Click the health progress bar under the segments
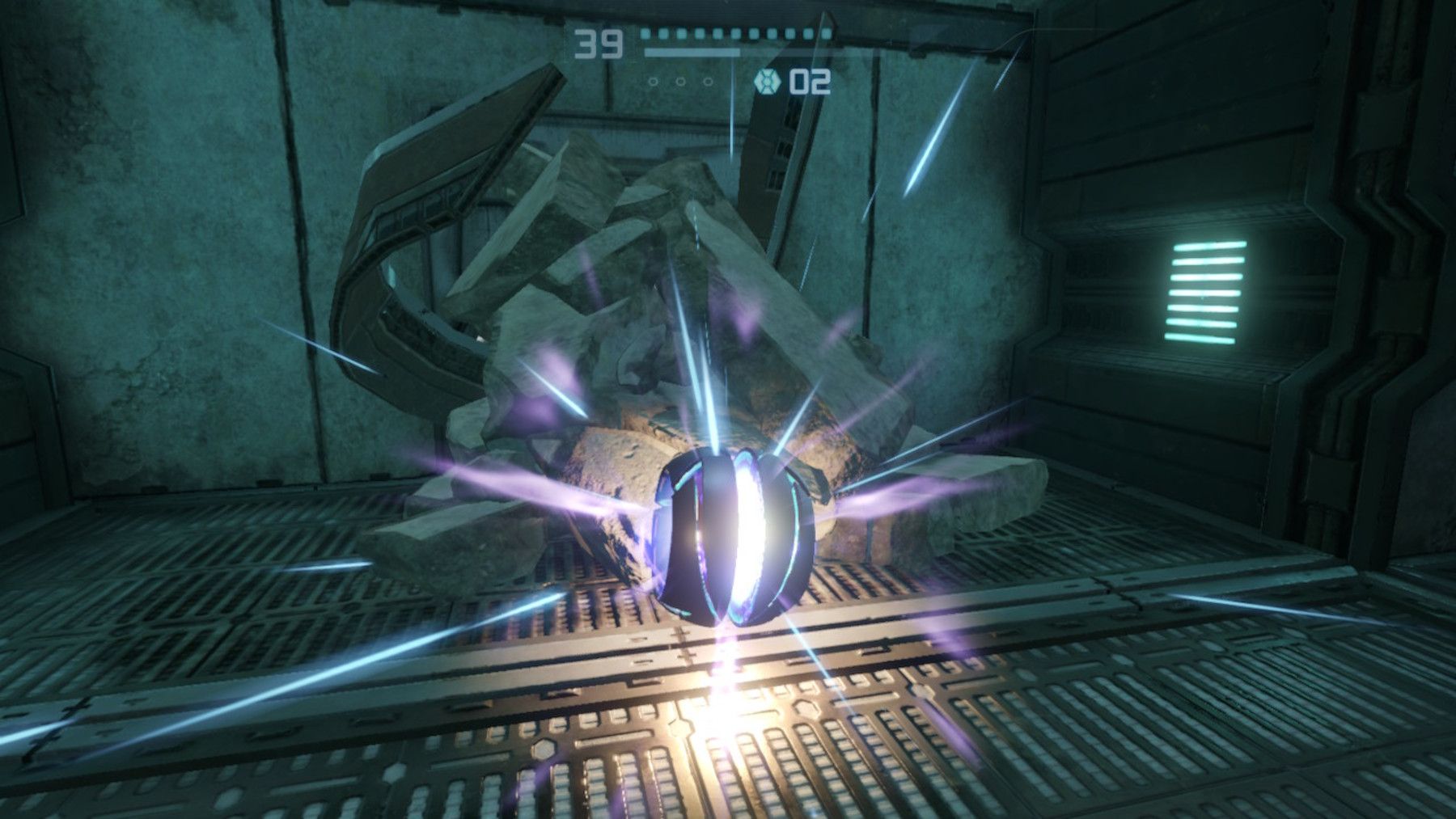 click(x=692, y=52)
